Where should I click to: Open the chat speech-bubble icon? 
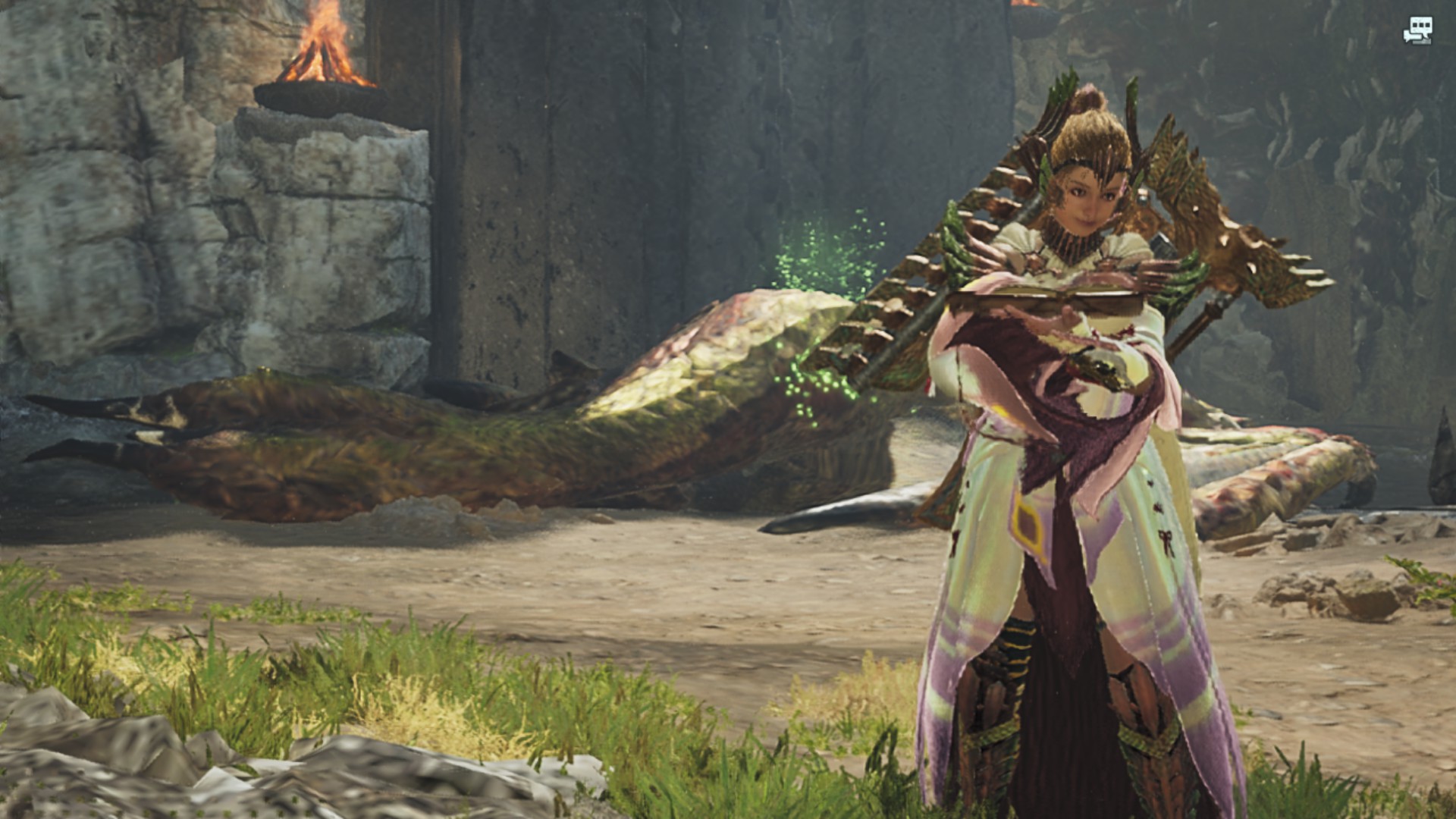tap(1417, 30)
